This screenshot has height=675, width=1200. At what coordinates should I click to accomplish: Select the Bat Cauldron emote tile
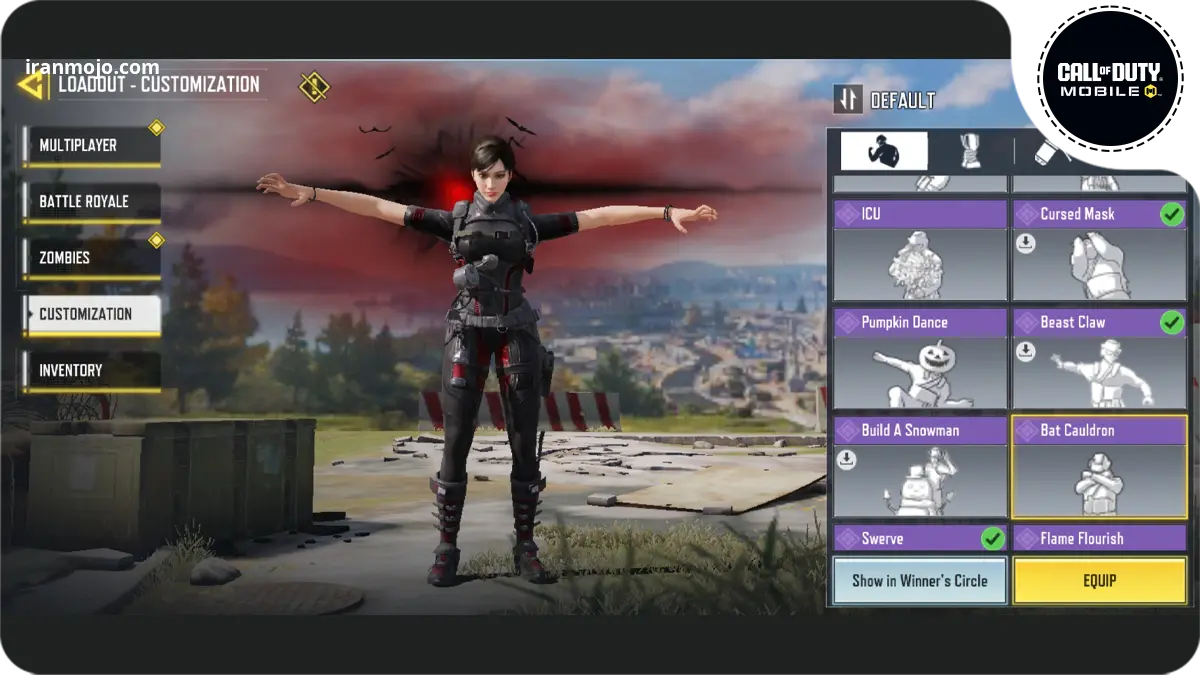pyautogui.click(x=1098, y=467)
